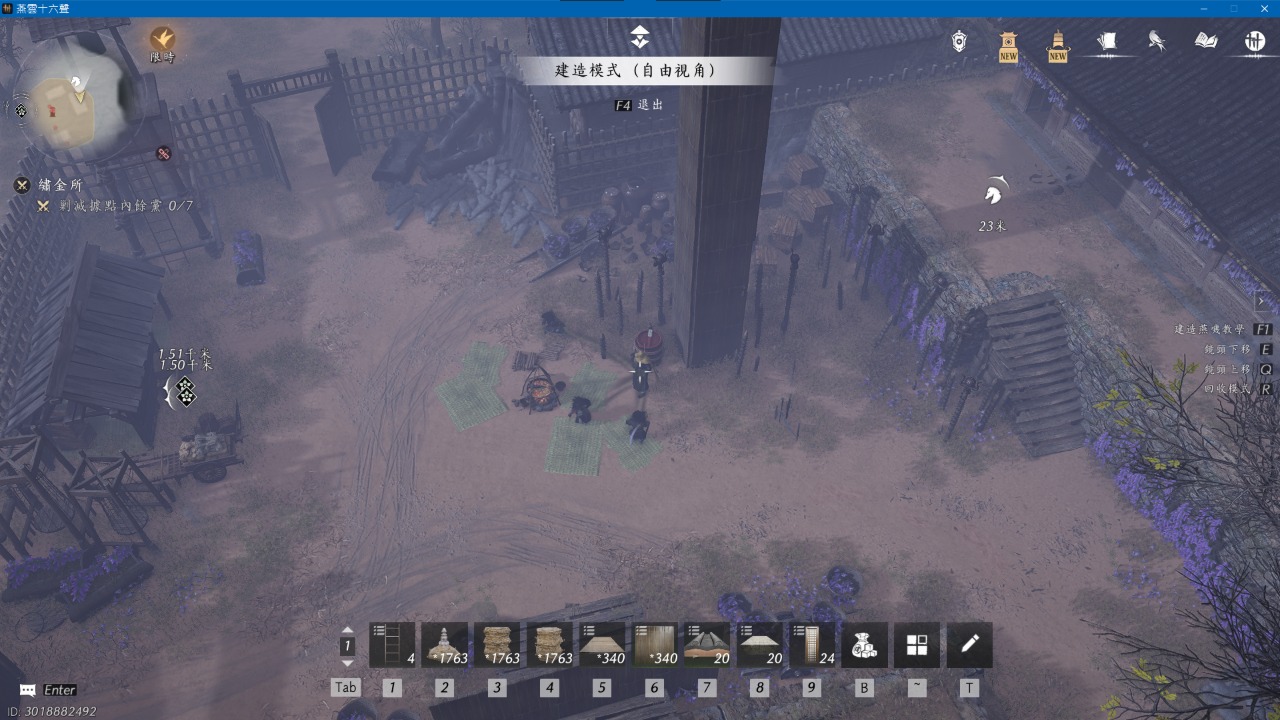This screenshot has height=720, width=1280.
Task: Open the circular minimap
Action: coord(76,97)
